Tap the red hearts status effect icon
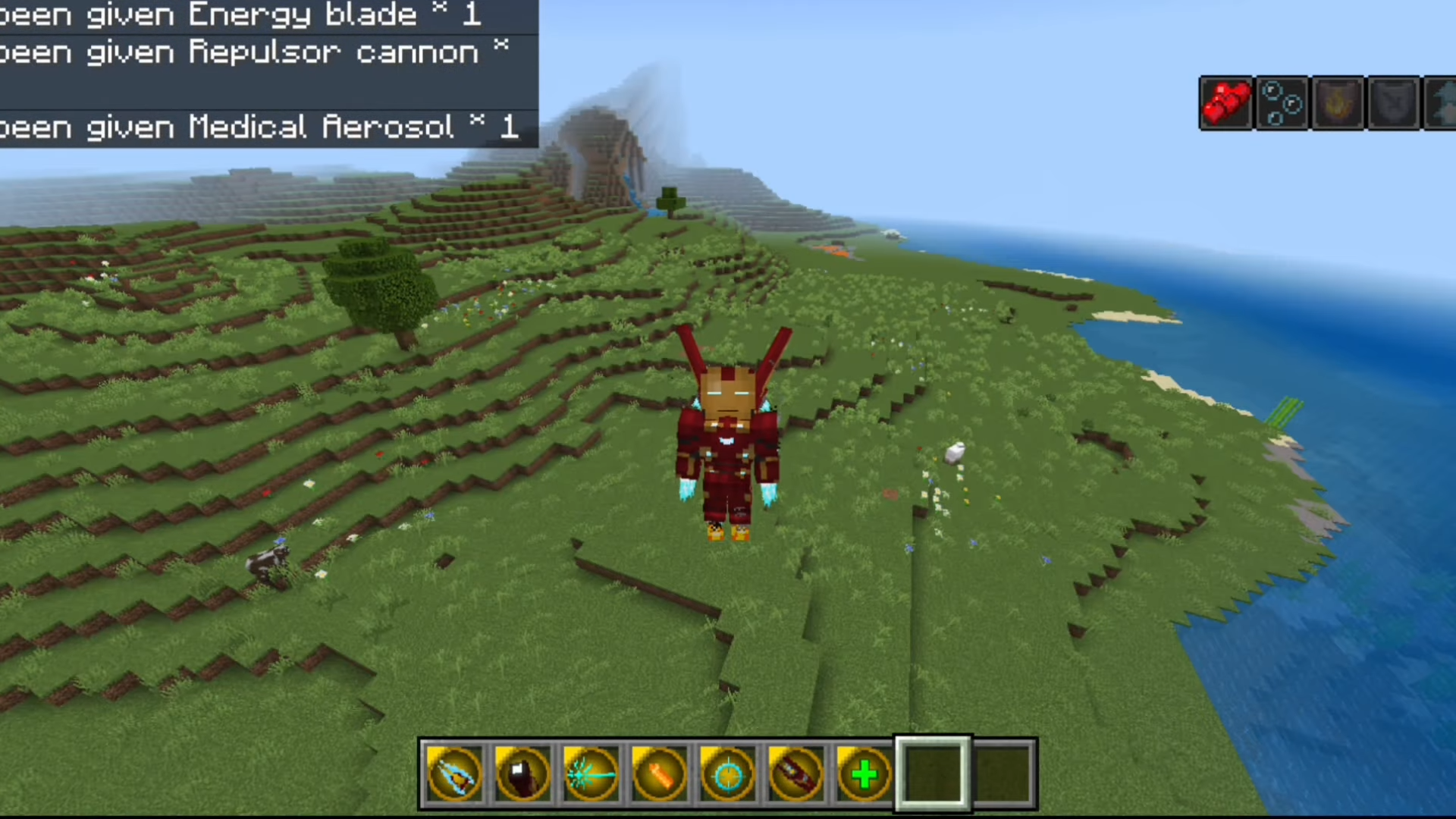The height and width of the screenshot is (819, 1456). (x=1226, y=103)
